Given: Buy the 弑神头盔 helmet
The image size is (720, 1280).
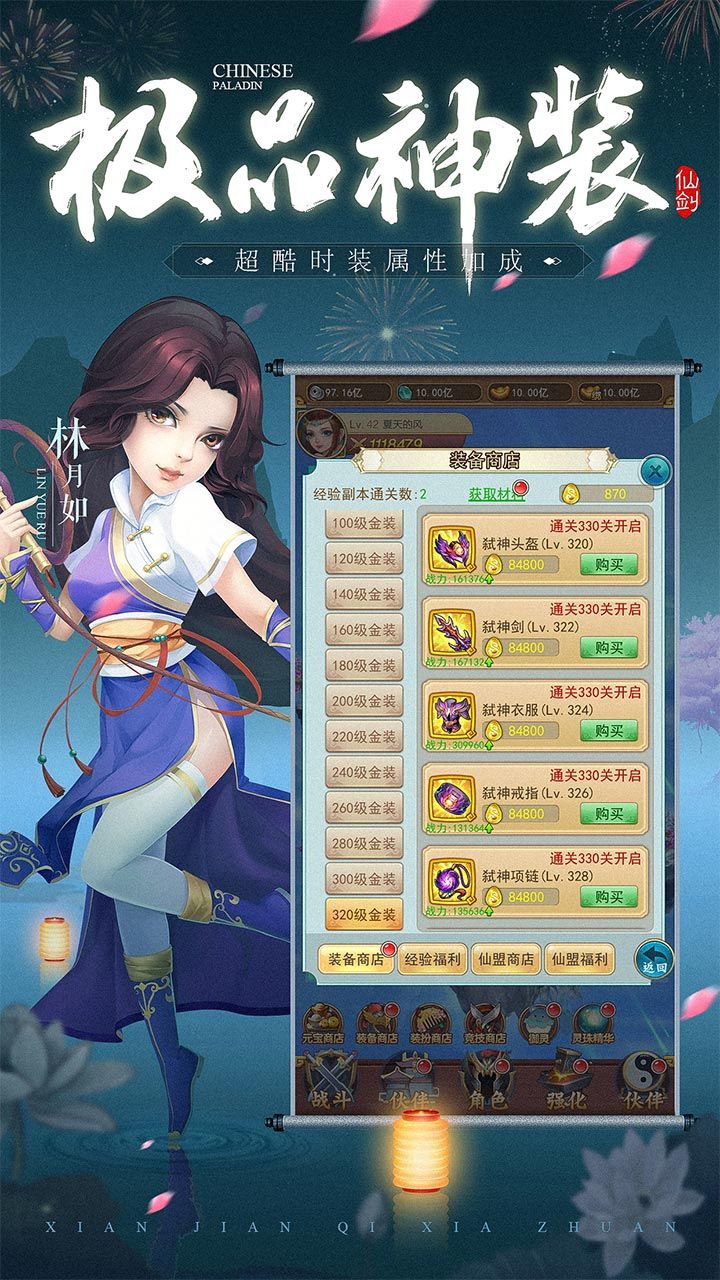Looking at the screenshot, I should (608, 564).
